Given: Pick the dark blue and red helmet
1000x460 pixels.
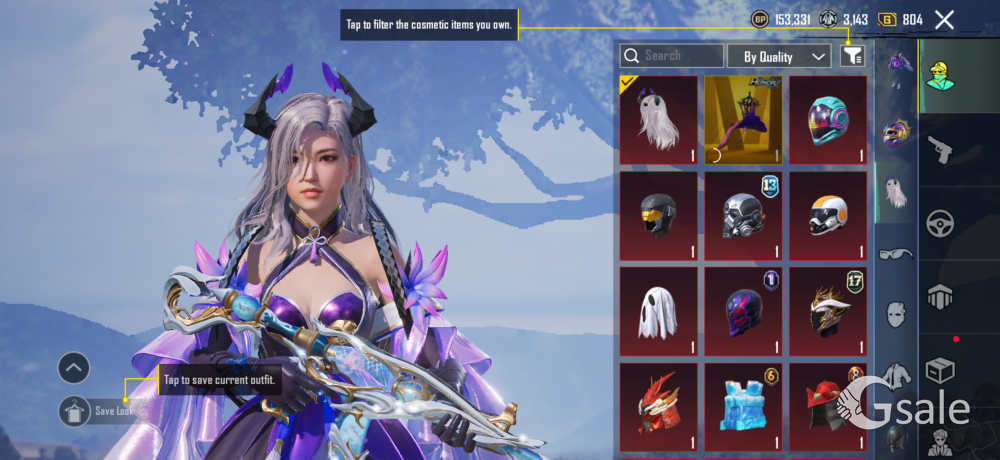Looking at the screenshot, I should (x=743, y=311).
